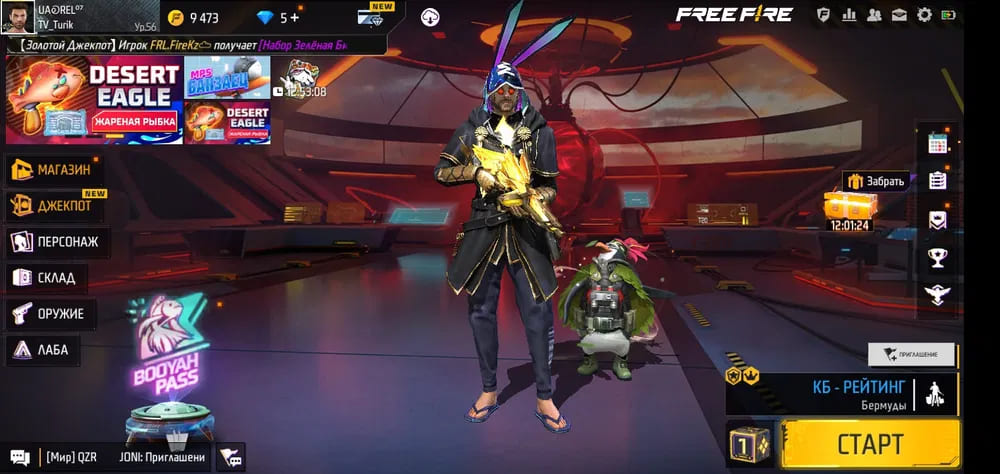
Task: Send an invite via the ПРИГЛАШЕНИЕ button
Action: [x=911, y=354]
